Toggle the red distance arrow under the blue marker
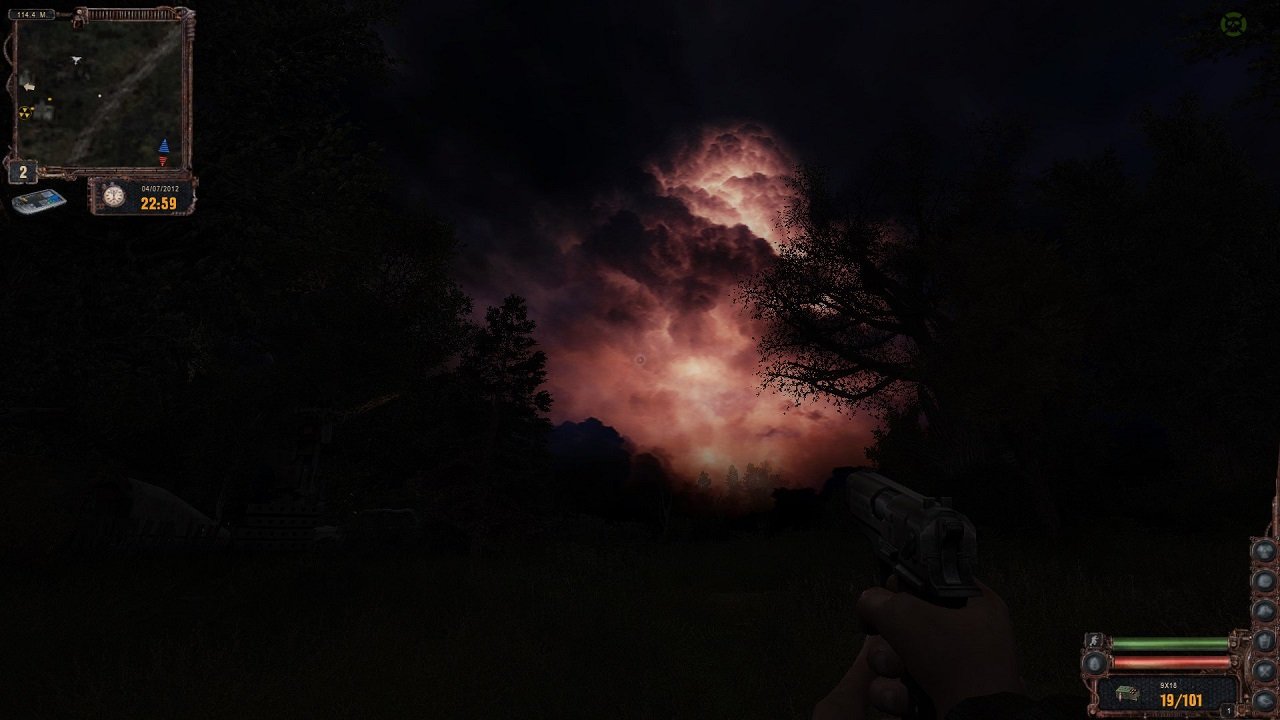The width and height of the screenshot is (1280, 720). click(x=163, y=159)
